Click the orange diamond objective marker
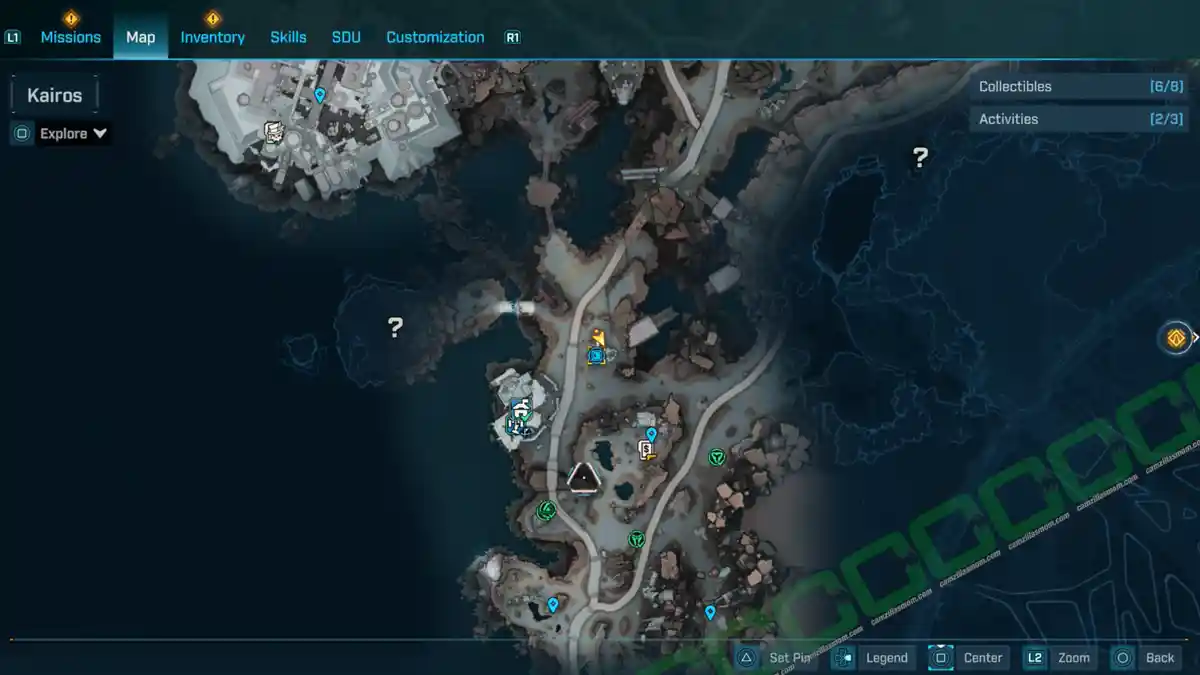The image size is (1200, 675). (x=1175, y=338)
